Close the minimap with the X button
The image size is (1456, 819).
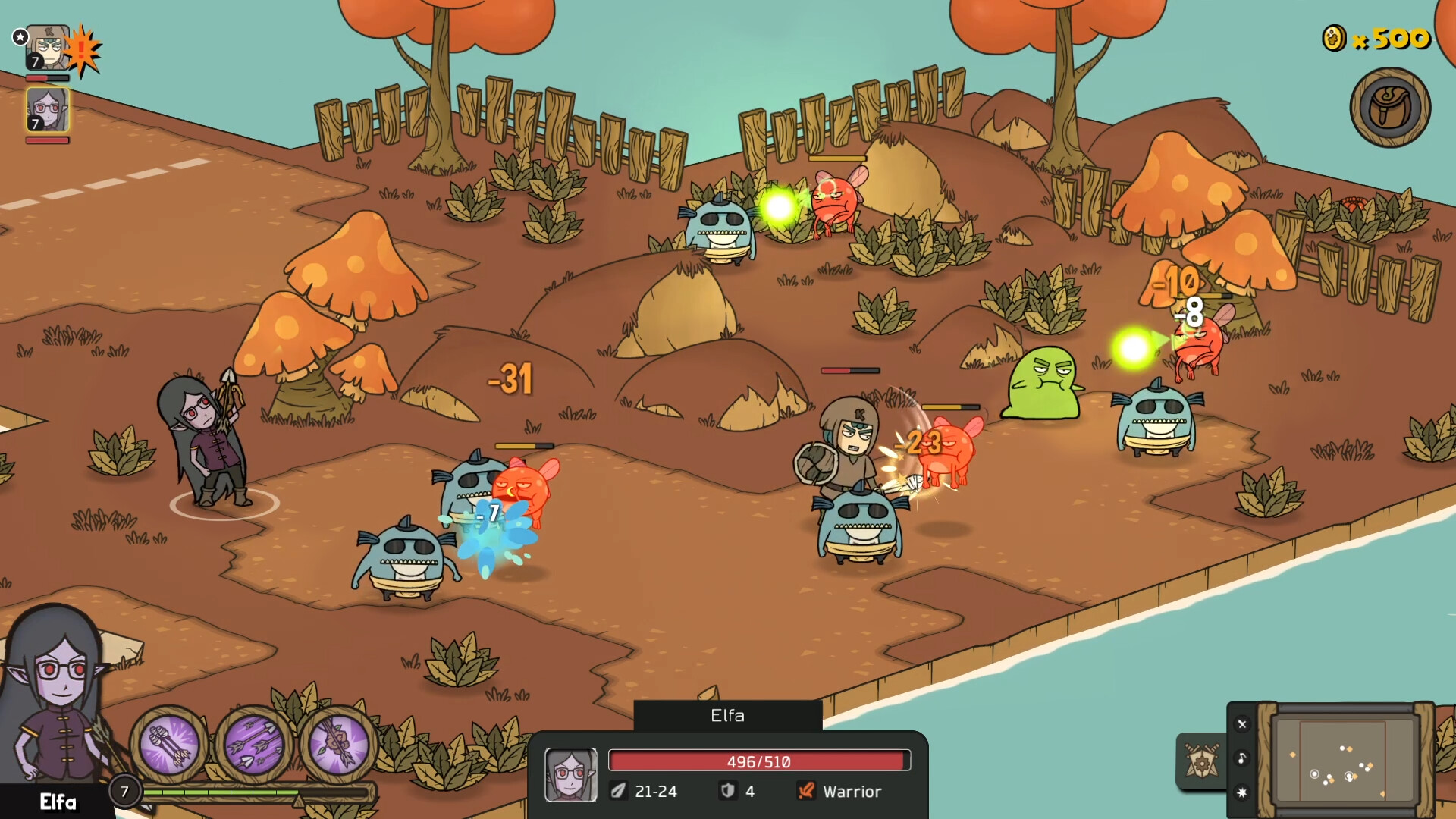tap(1242, 724)
